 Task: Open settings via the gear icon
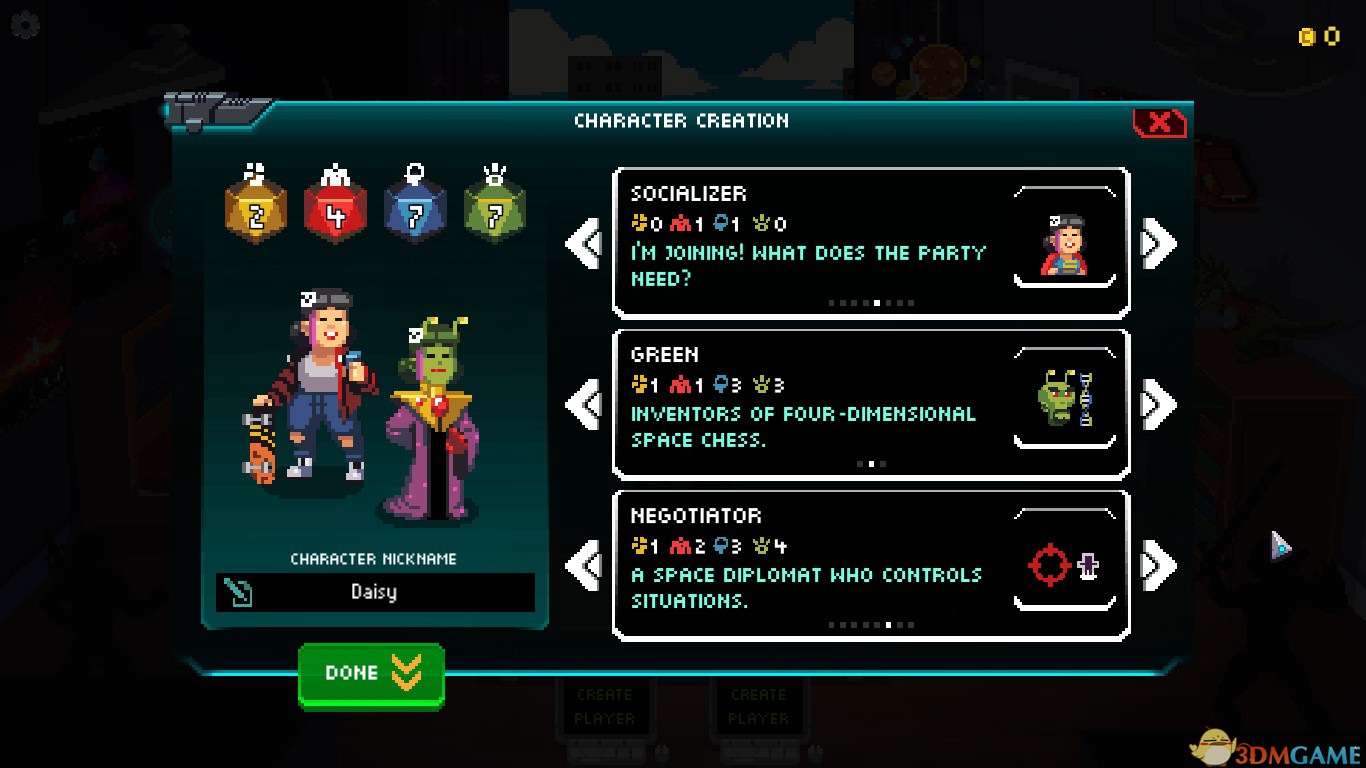(24, 25)
